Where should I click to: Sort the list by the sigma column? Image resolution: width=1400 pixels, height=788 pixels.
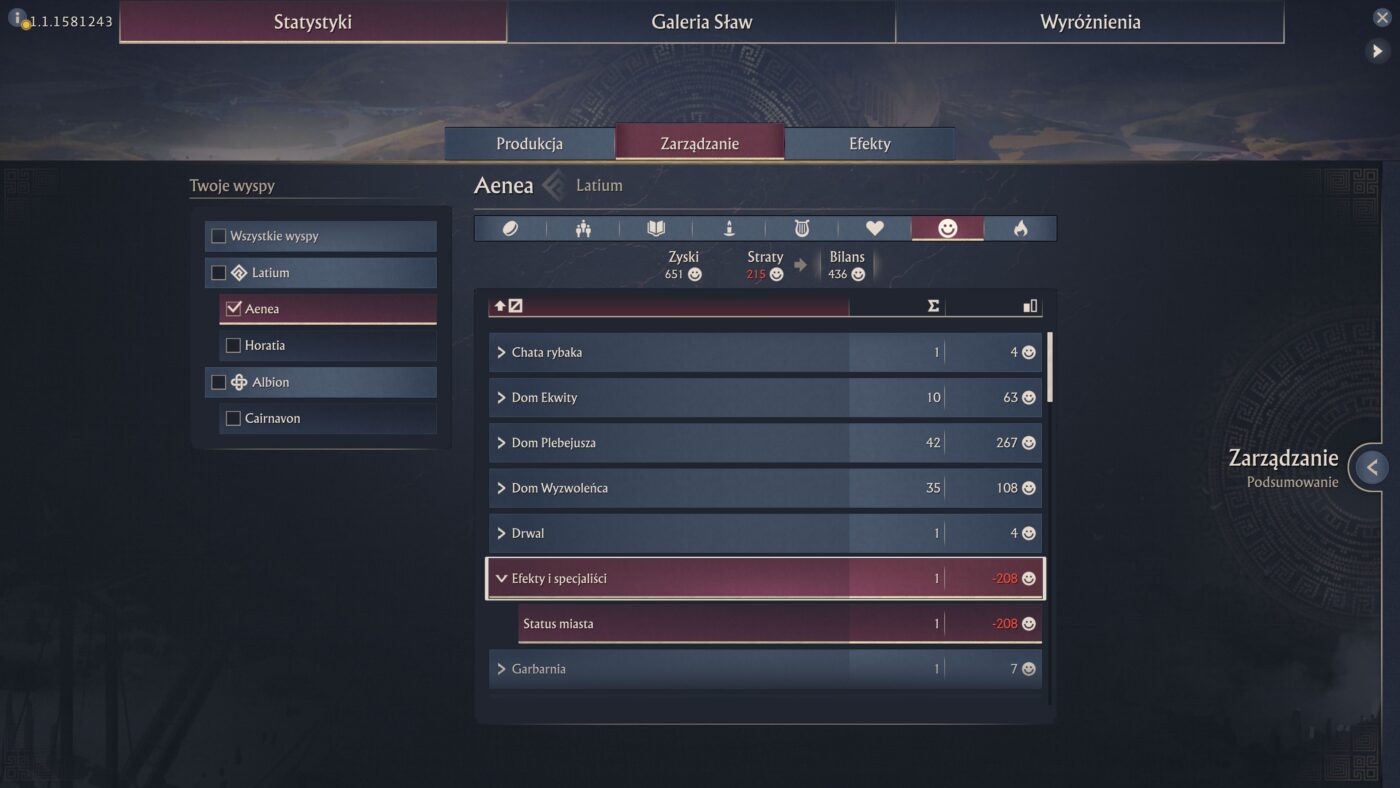tap(933, 306)
